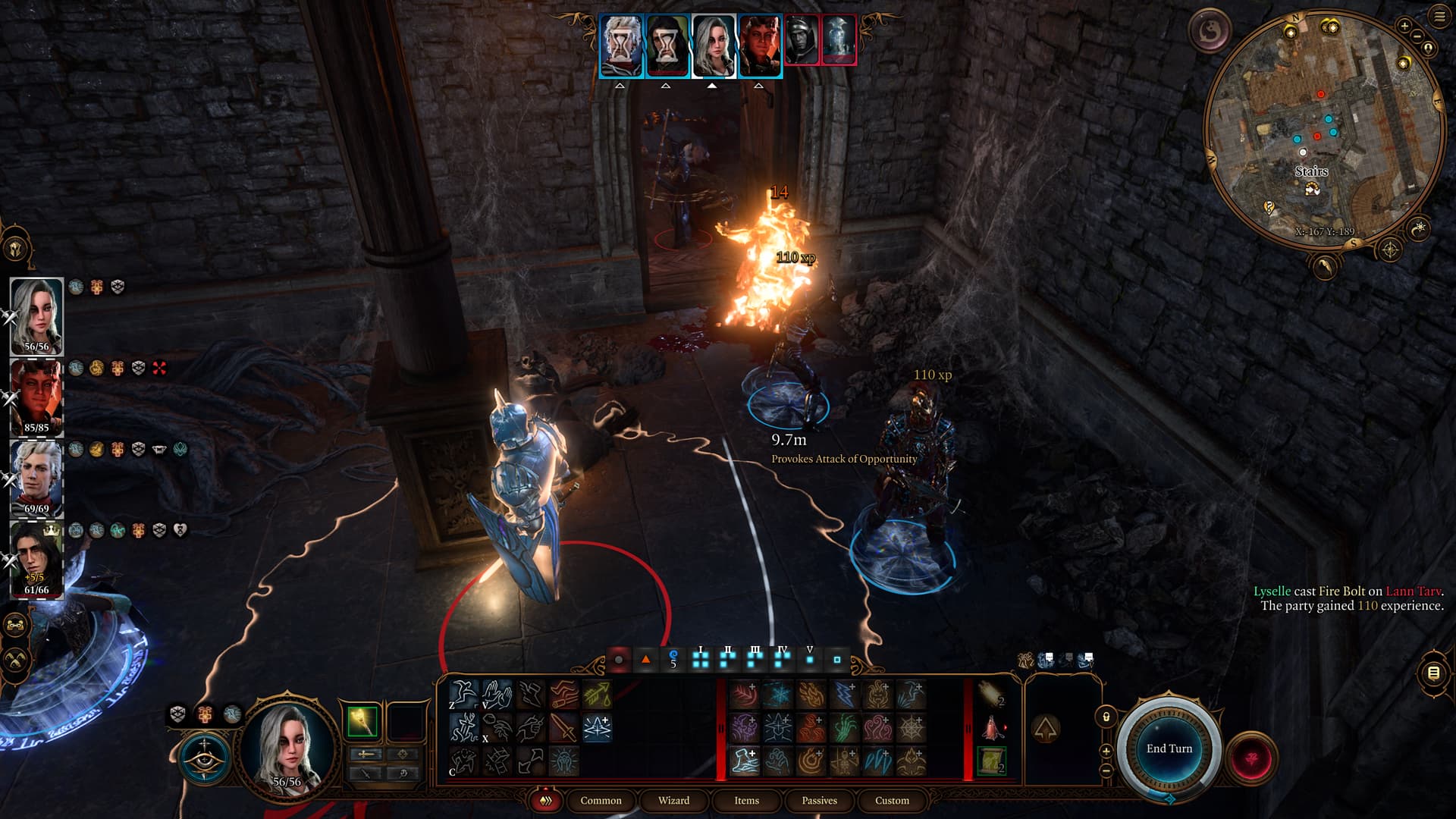Open the Common actions tab
Image resolution: width=1456 pixels, height=819 pixels.
coord(601,801)
